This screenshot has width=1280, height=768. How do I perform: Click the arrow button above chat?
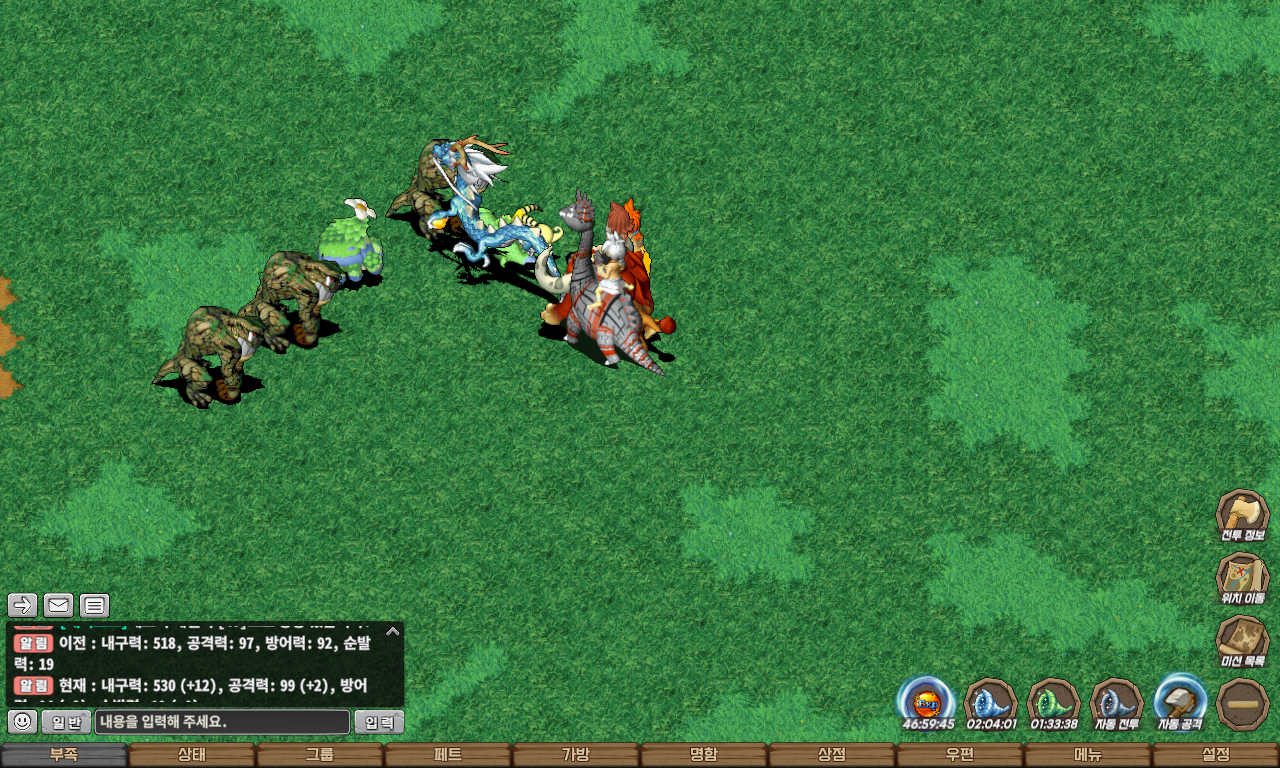tap(23, 605)
